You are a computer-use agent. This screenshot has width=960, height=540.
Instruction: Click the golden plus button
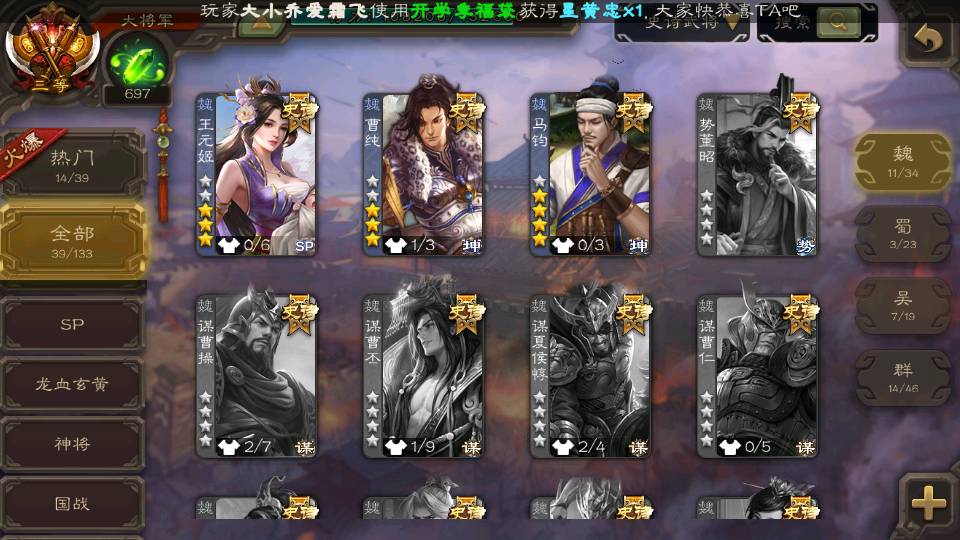tap(929, 503)
